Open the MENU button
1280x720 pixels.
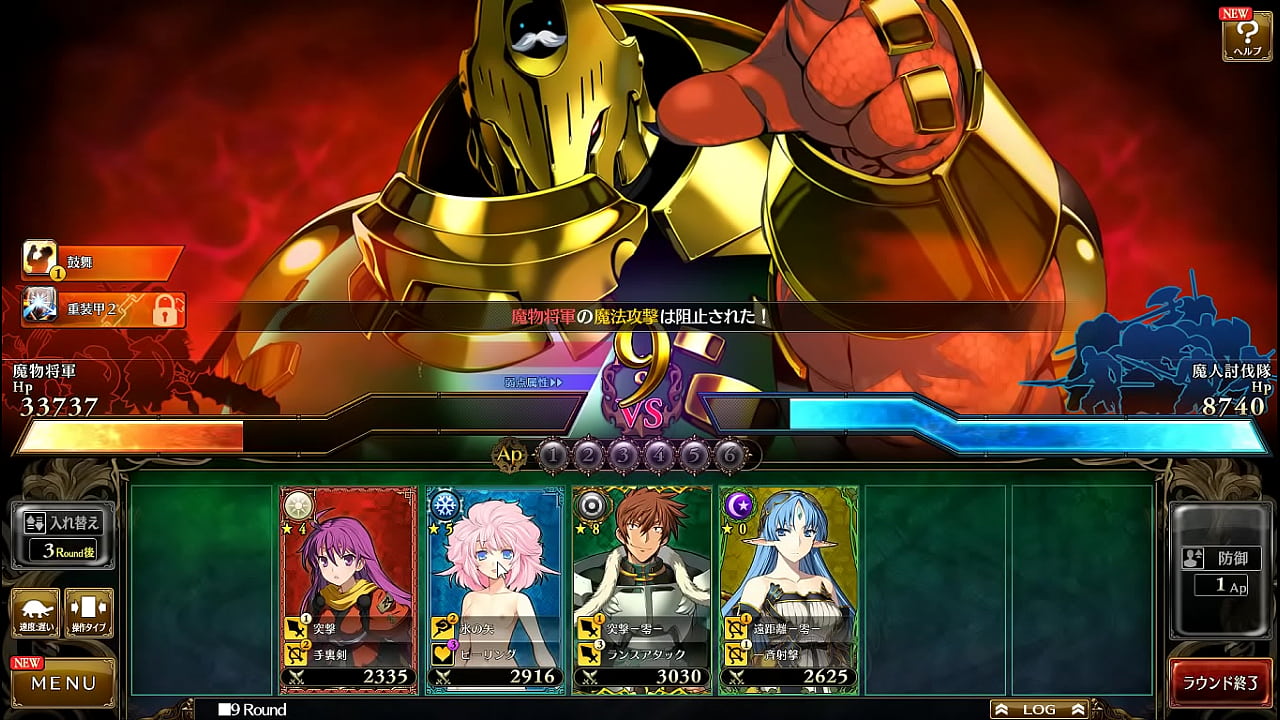pyautogui.click(x=62, y=683)
